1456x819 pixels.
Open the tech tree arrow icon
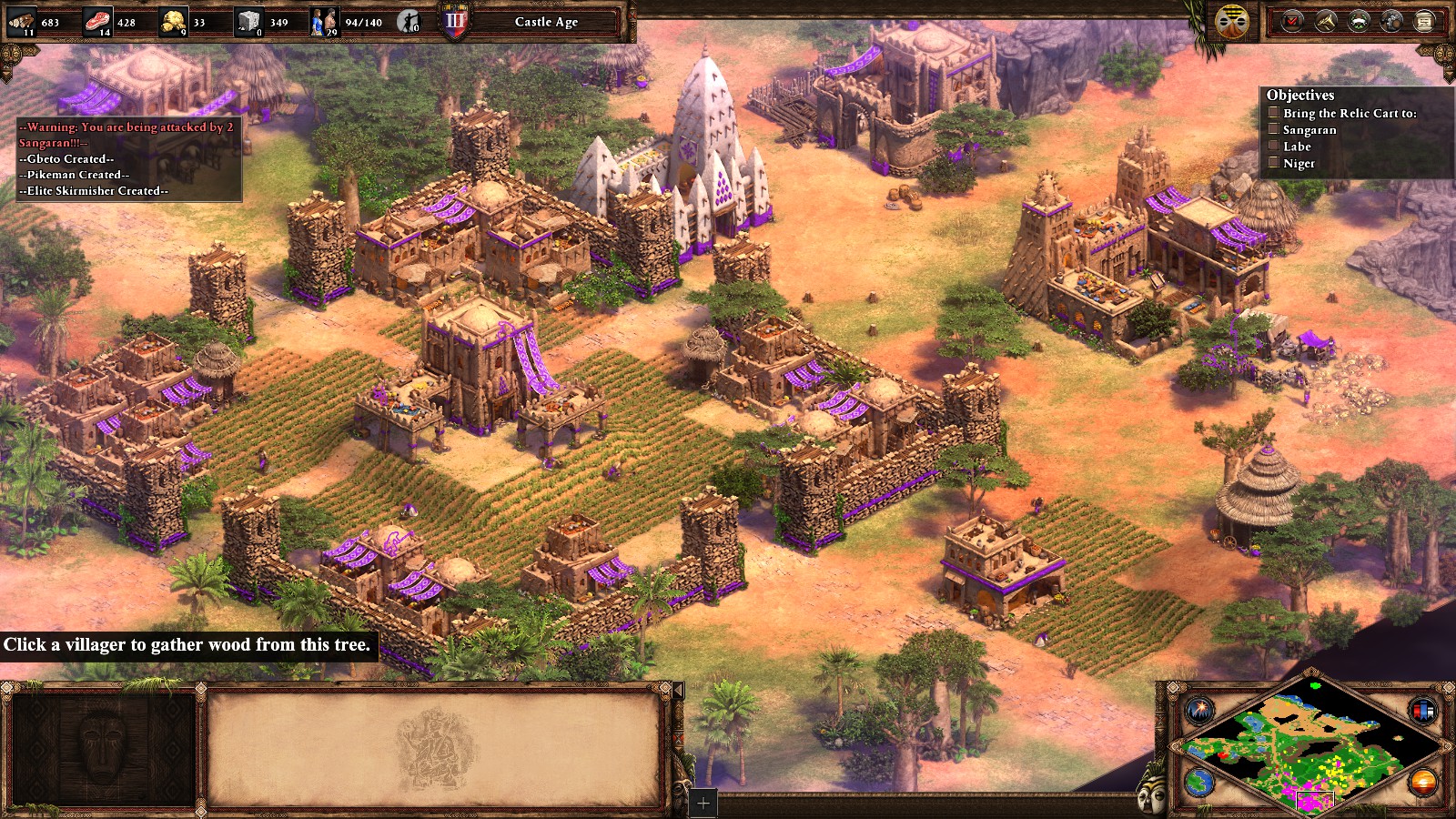(x=1325, y=21)
